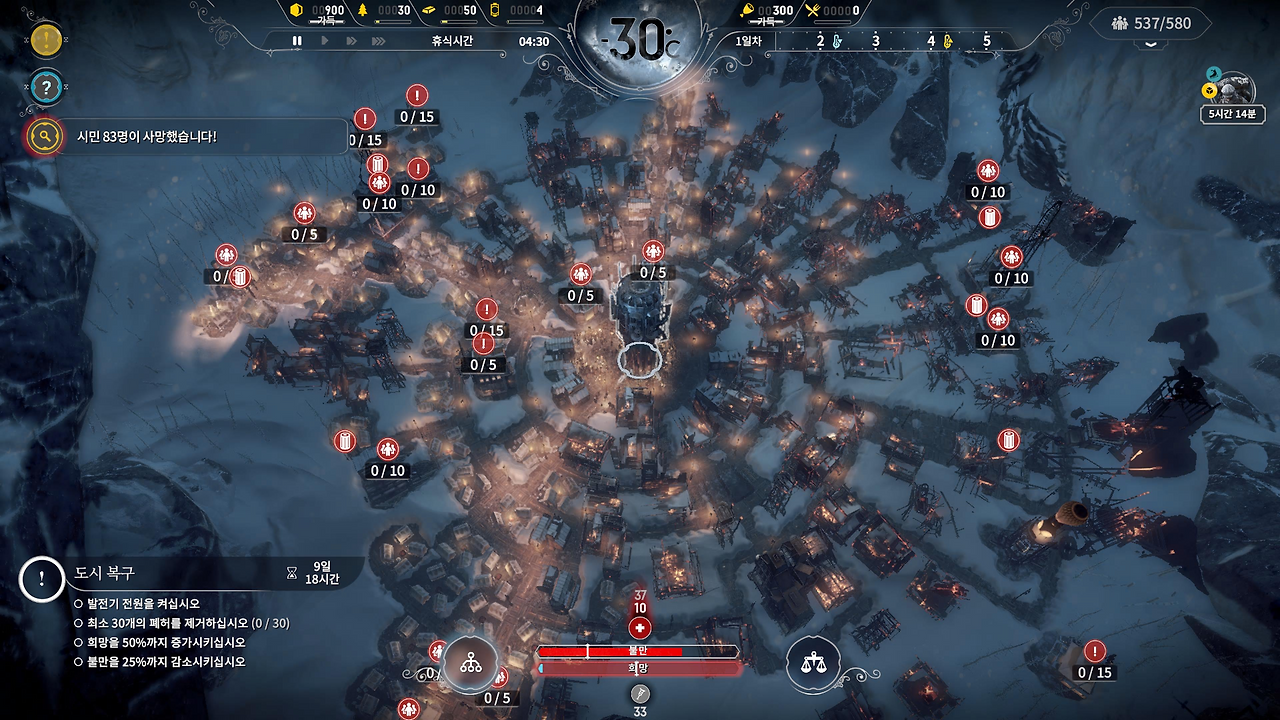The image size is (1280, 720).
Task: Set game speed to normal play
Action: pyautogui.click(x=324, y=41)
